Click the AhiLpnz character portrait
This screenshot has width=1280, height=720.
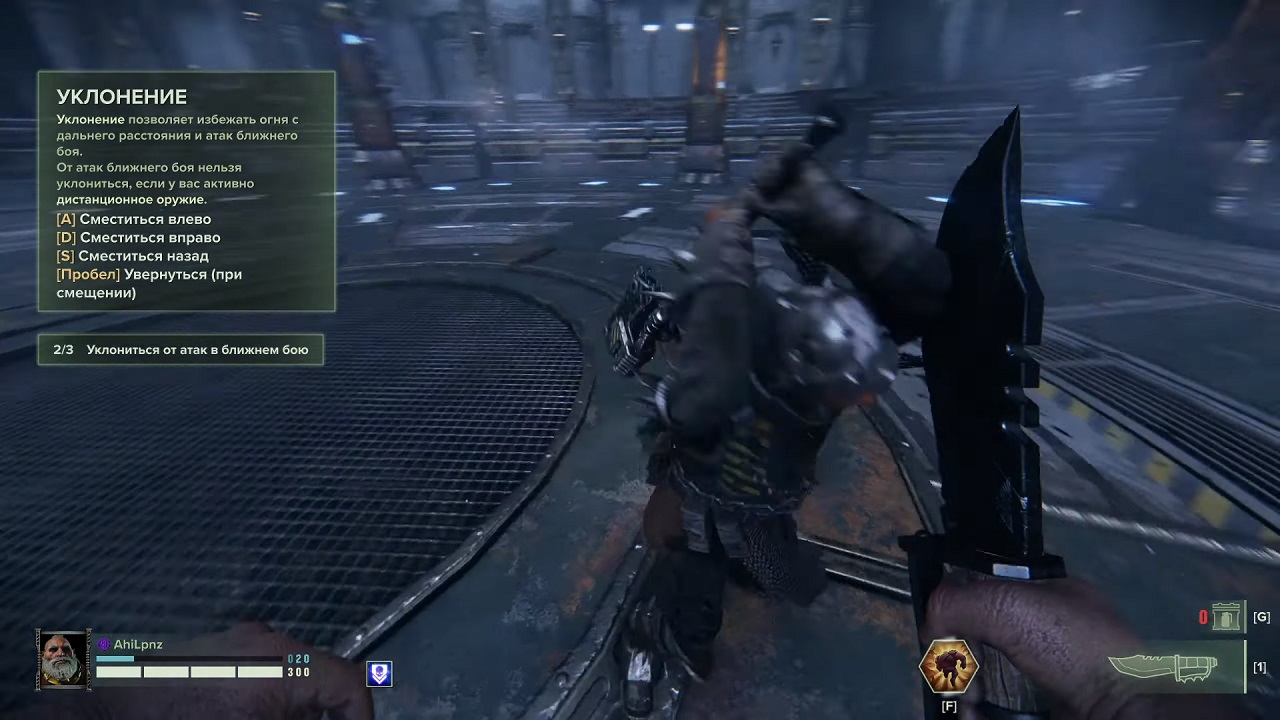(x=64, y=658)
